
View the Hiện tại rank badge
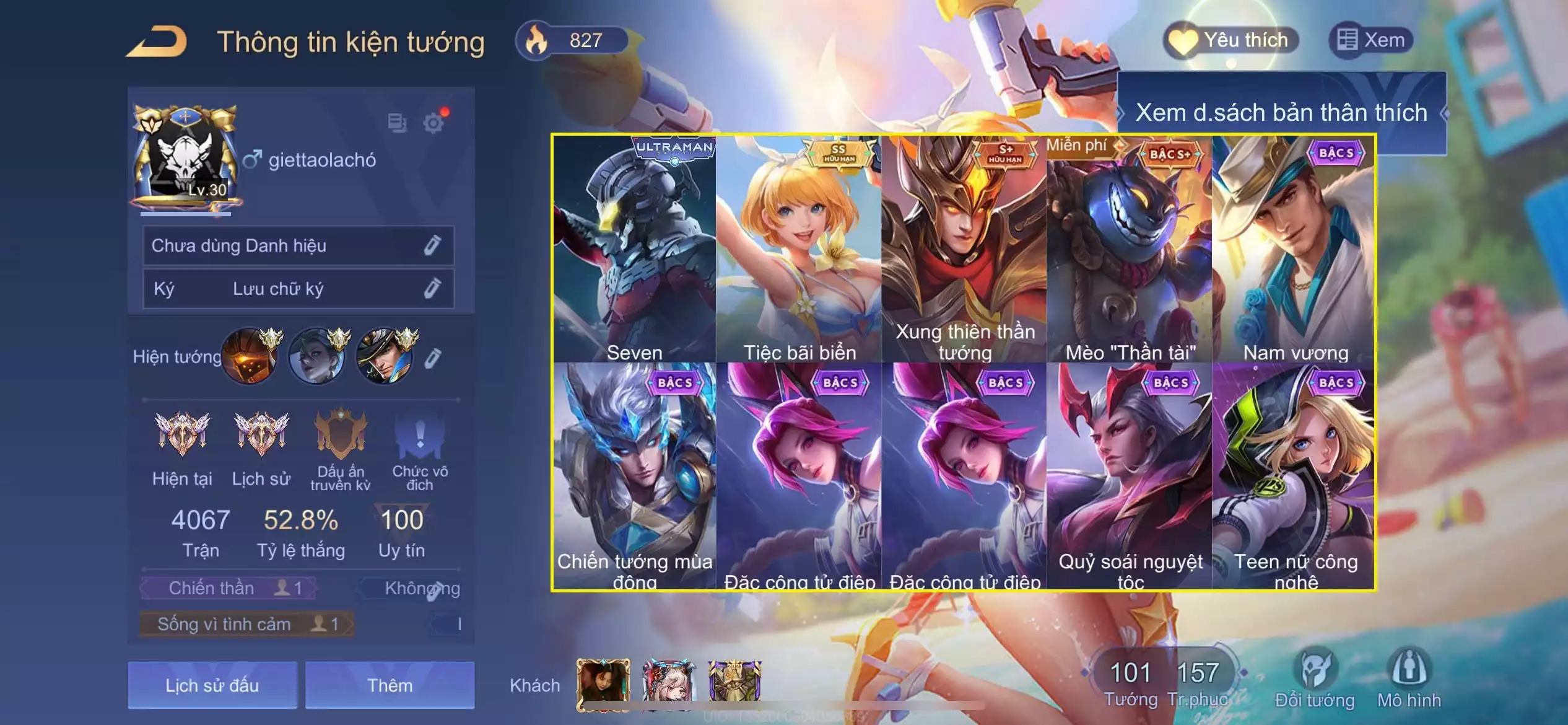coord(182,434)
